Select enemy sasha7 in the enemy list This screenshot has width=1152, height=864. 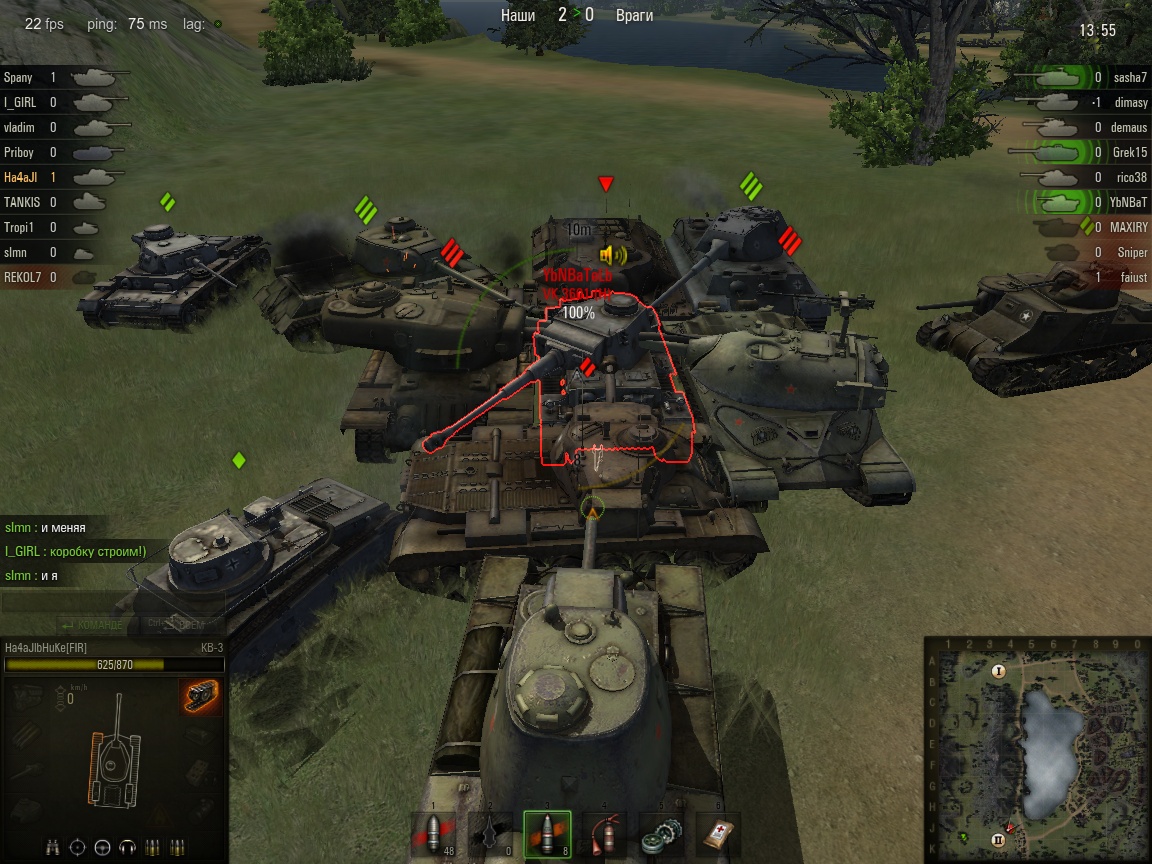tap(1130, 77)
